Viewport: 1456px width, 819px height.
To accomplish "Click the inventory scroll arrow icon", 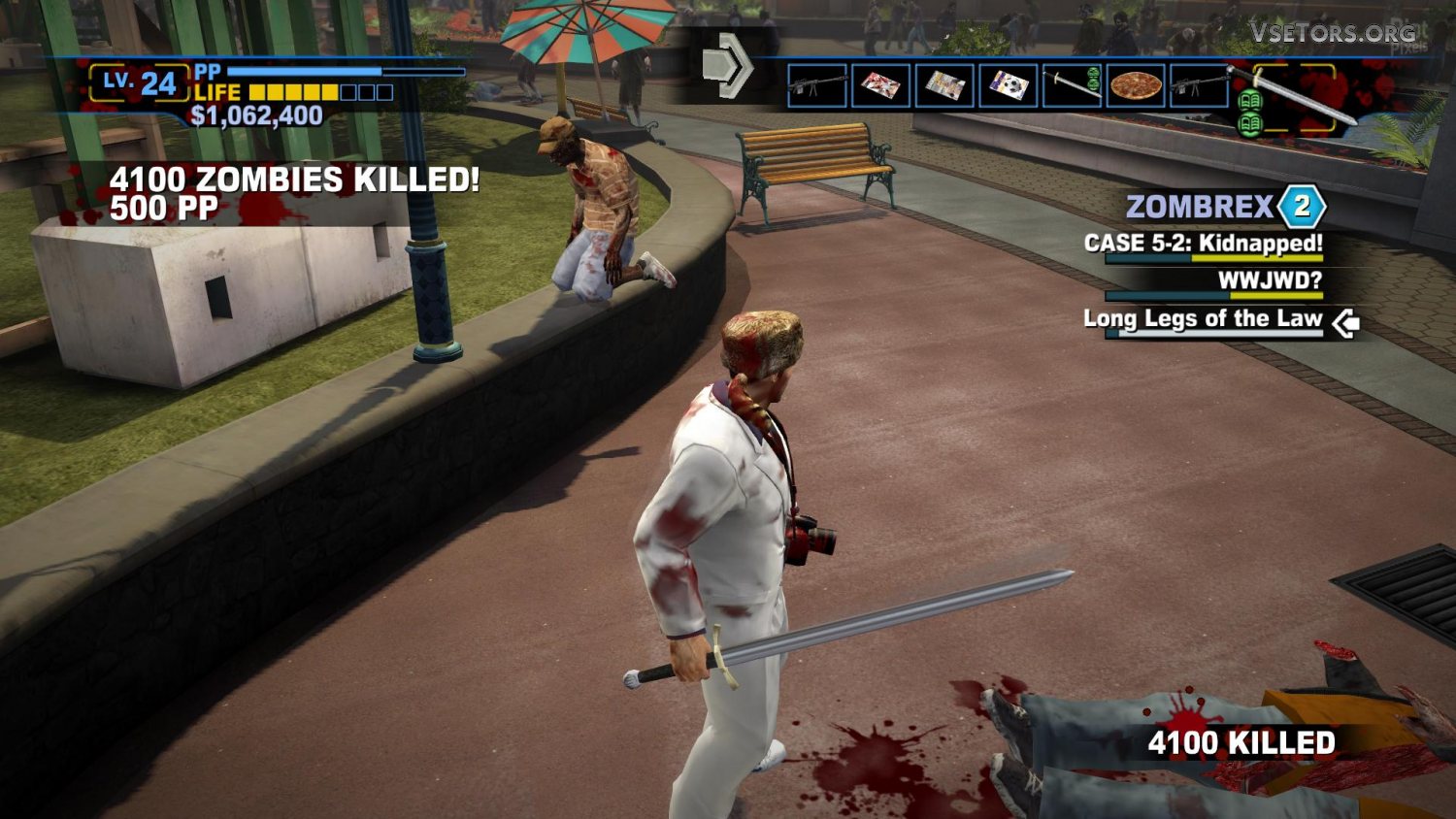I will tap(727, 65).
